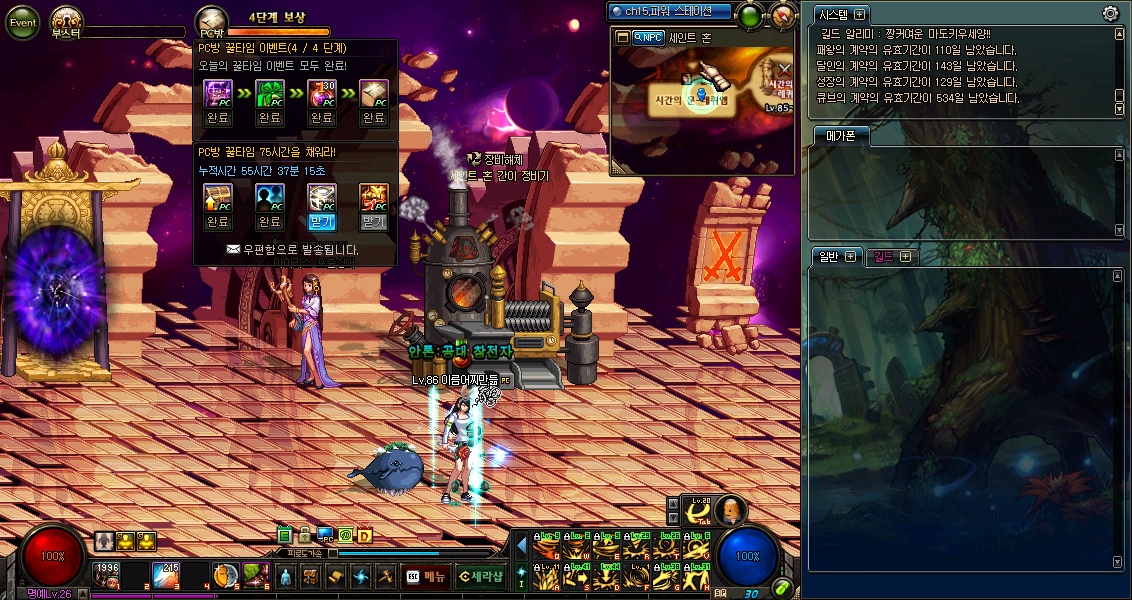Viewport: 1132px width, 600px height.
Task: Click the green orb button beside channel
Action: (x=751, y=15)
